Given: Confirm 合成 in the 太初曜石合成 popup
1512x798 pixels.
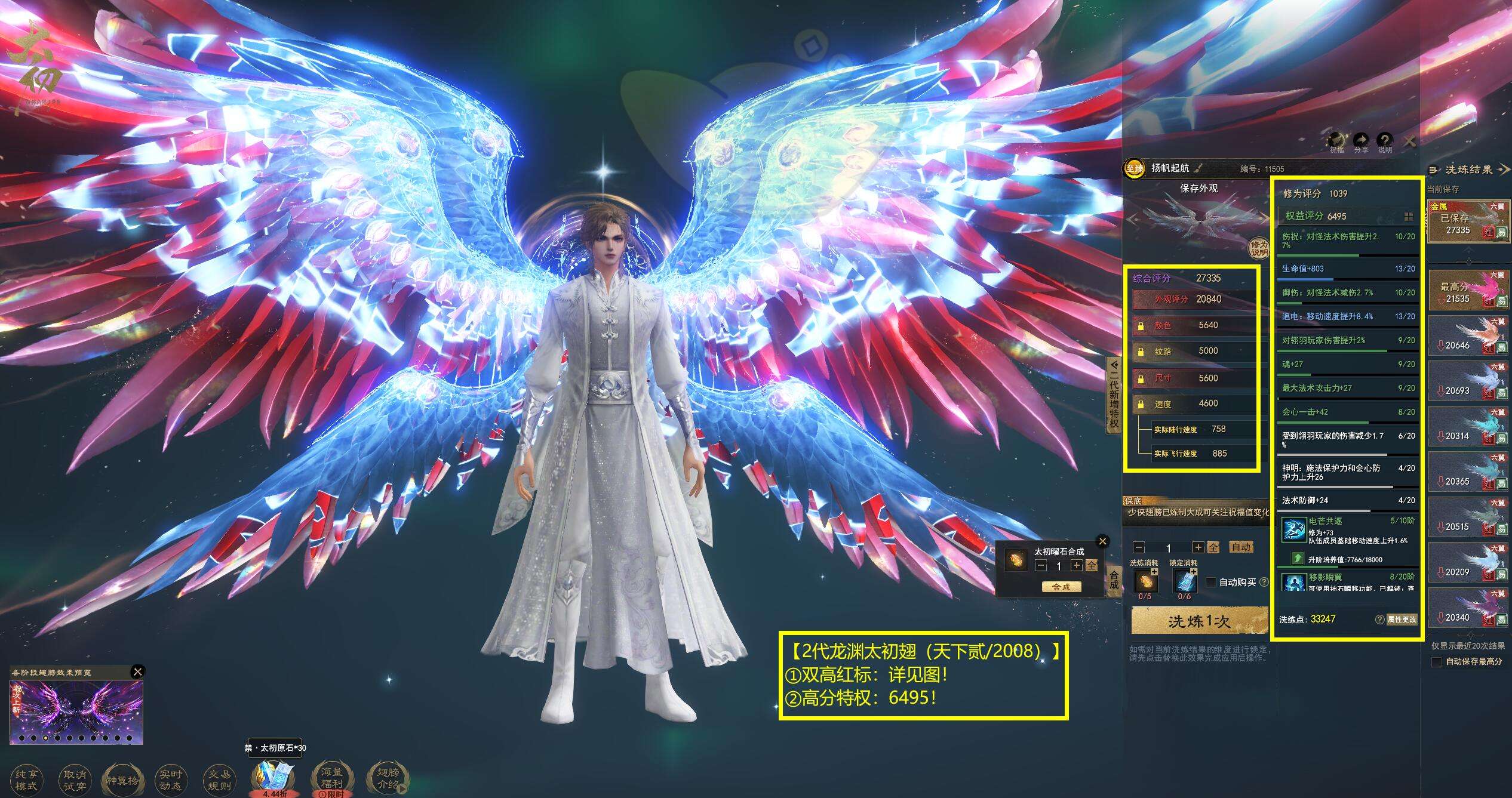Looking at the screenshot, I should coord(1061,587).
